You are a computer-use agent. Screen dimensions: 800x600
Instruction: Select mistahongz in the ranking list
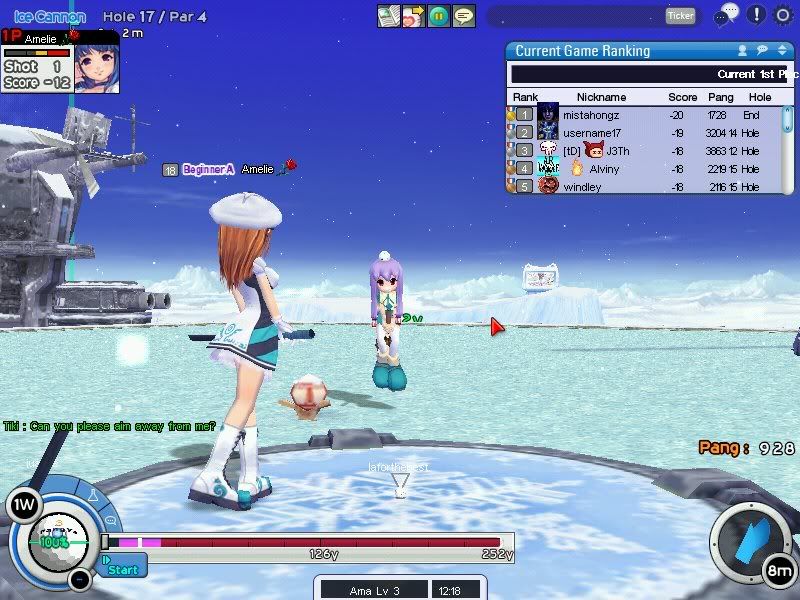click(590, 115)
